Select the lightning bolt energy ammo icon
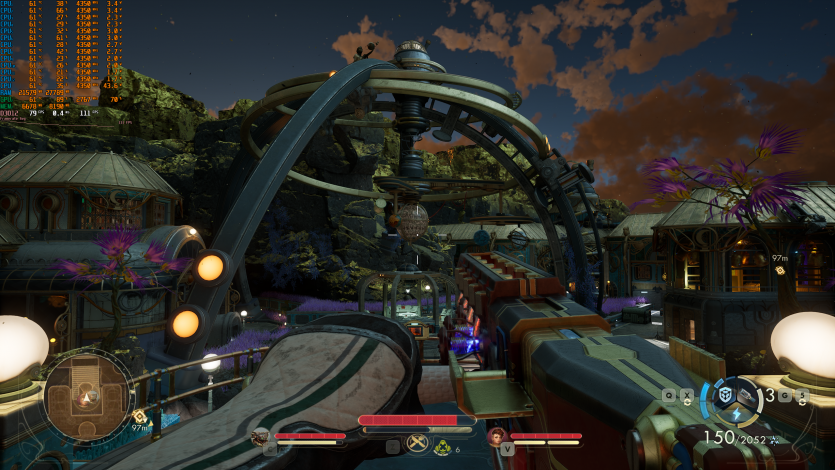This screenshot has height=470, width=835. (x=737, y=414)
